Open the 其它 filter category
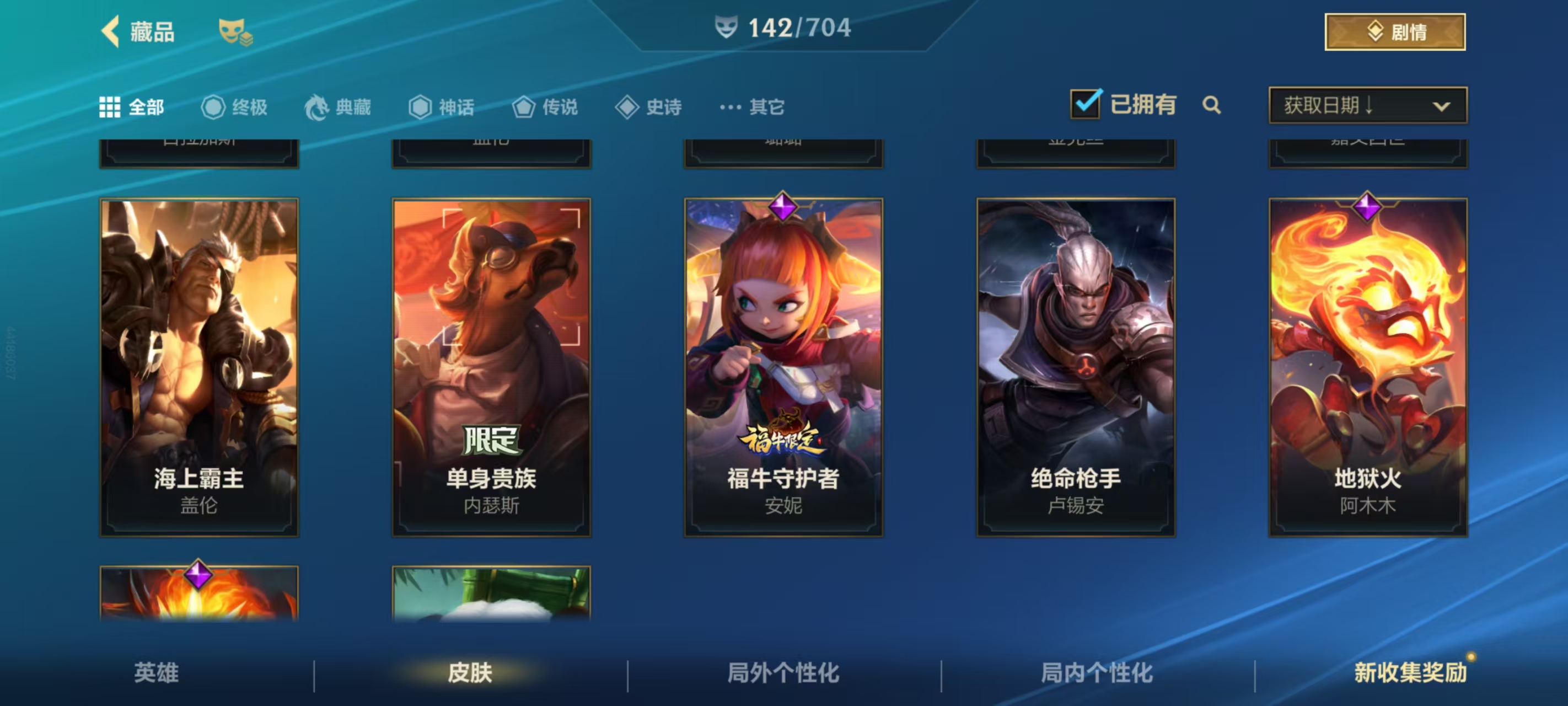This screenshot has width=1568, height=706. pos(753,107)
